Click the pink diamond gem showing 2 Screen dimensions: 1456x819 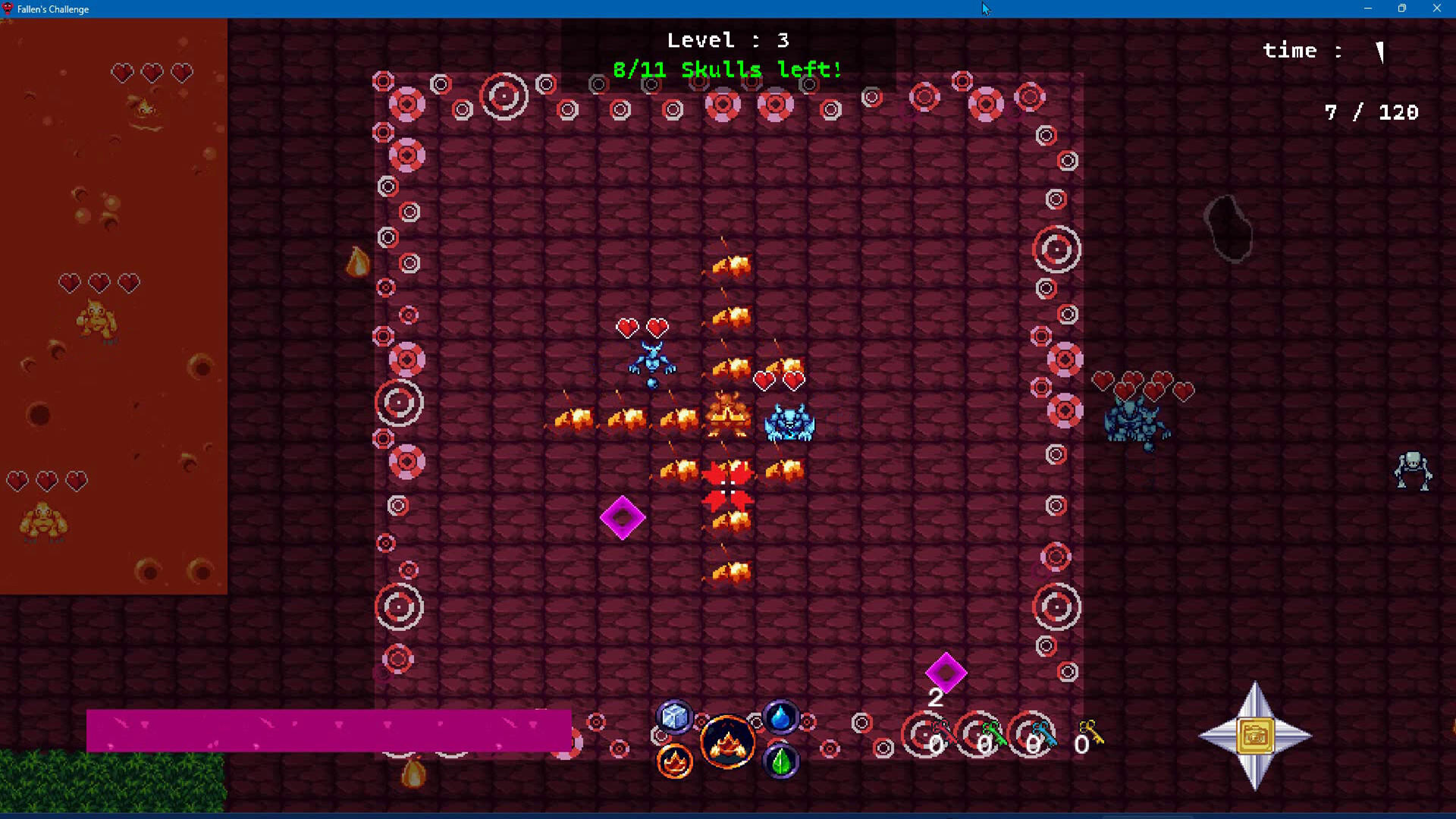(945, 673)
